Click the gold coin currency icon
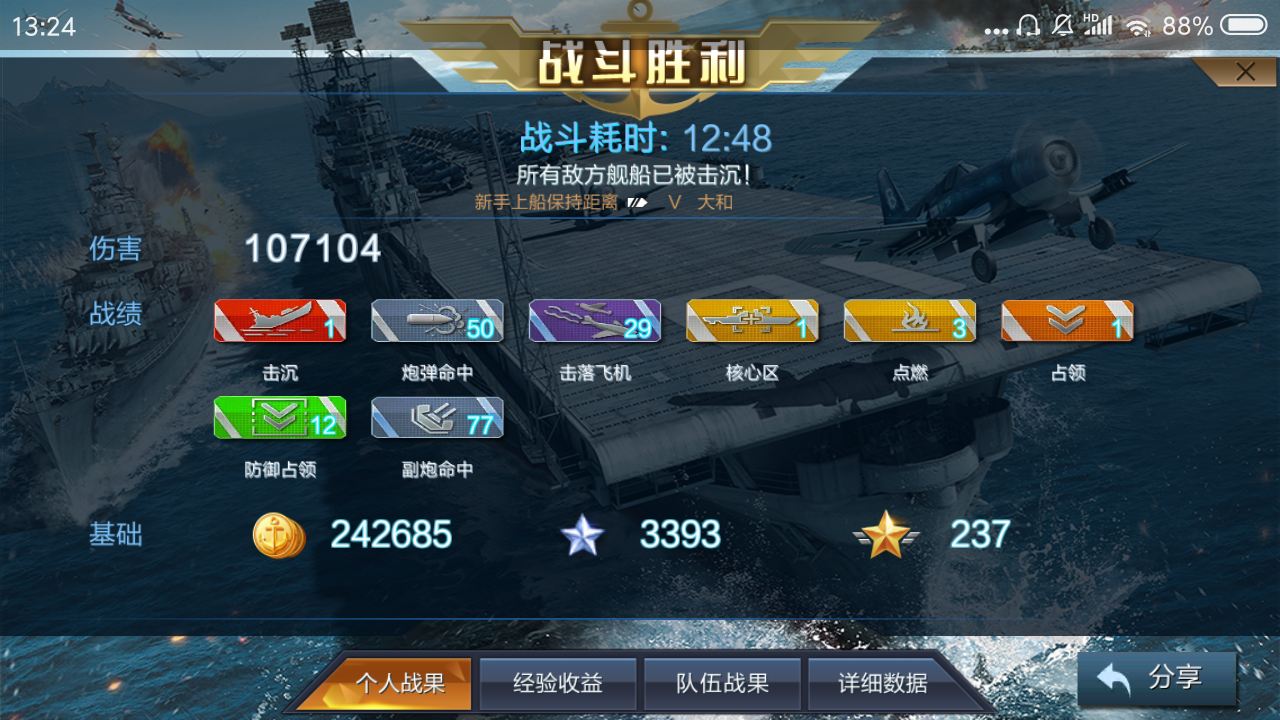 coord(278,536)
